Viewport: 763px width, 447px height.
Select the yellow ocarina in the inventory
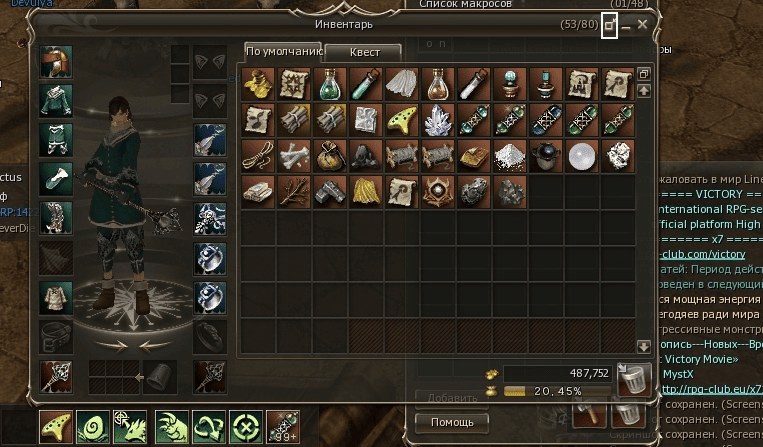coord(402,118)
